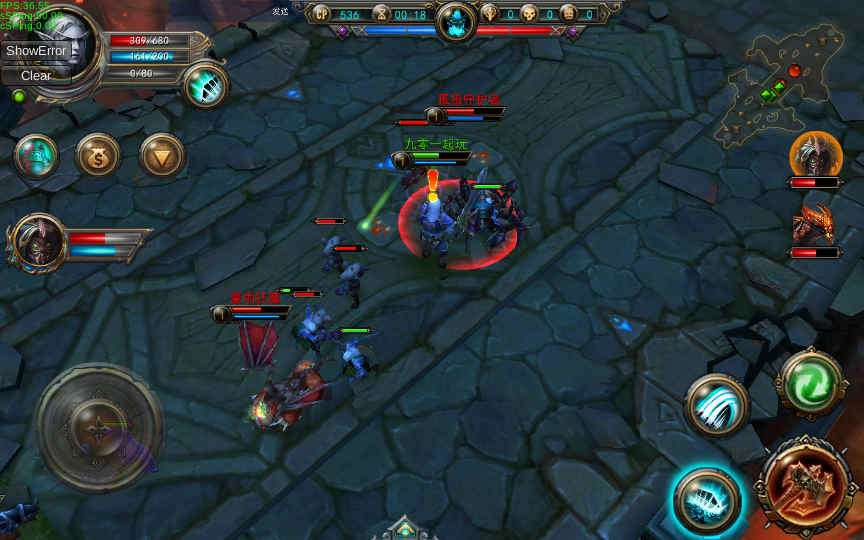Tap the virtual movement joystick
Screen dimensions: 864x540
click(100, 427)
